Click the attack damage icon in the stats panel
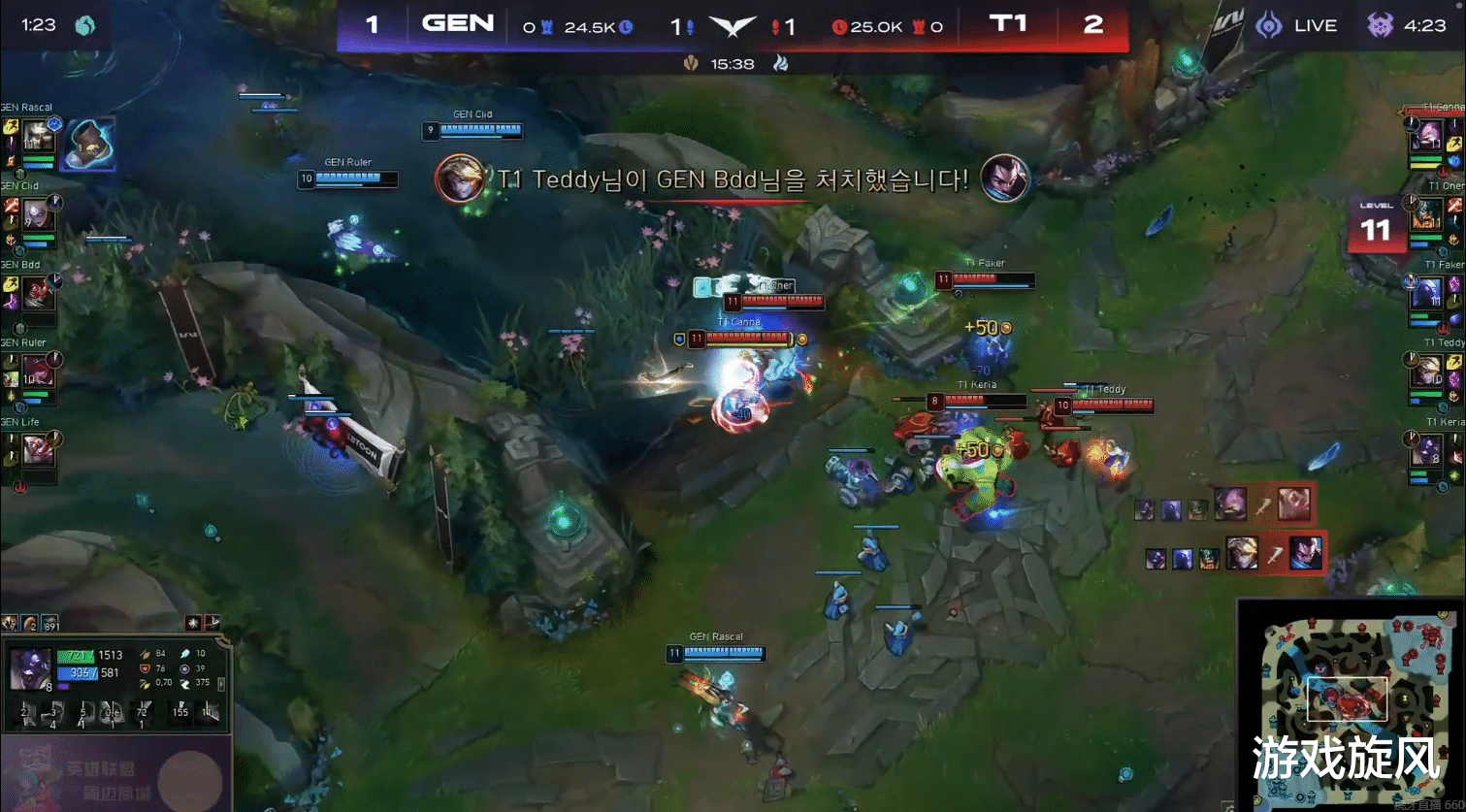Image resolution: width=1466 pixels, height=812 pixels. pos(146,655)
